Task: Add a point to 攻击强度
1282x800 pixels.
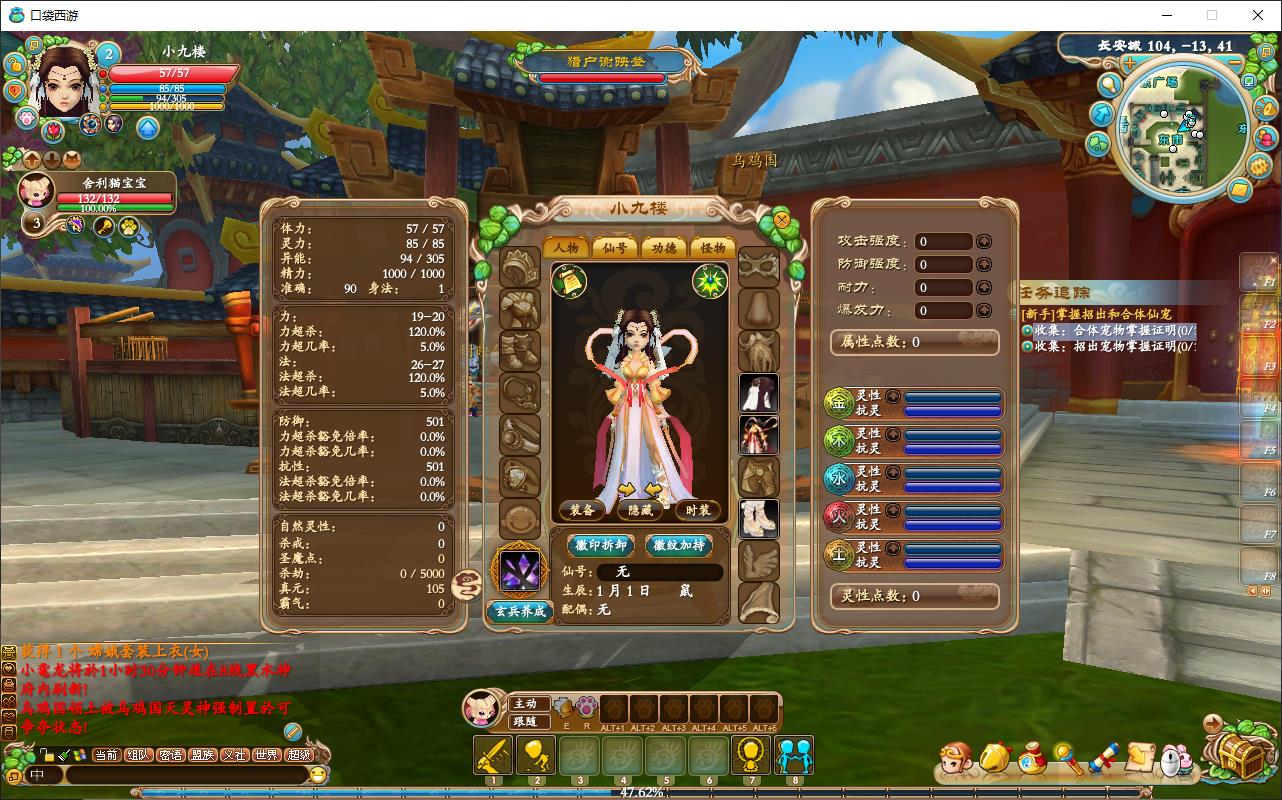Action: tap(984, 241)
